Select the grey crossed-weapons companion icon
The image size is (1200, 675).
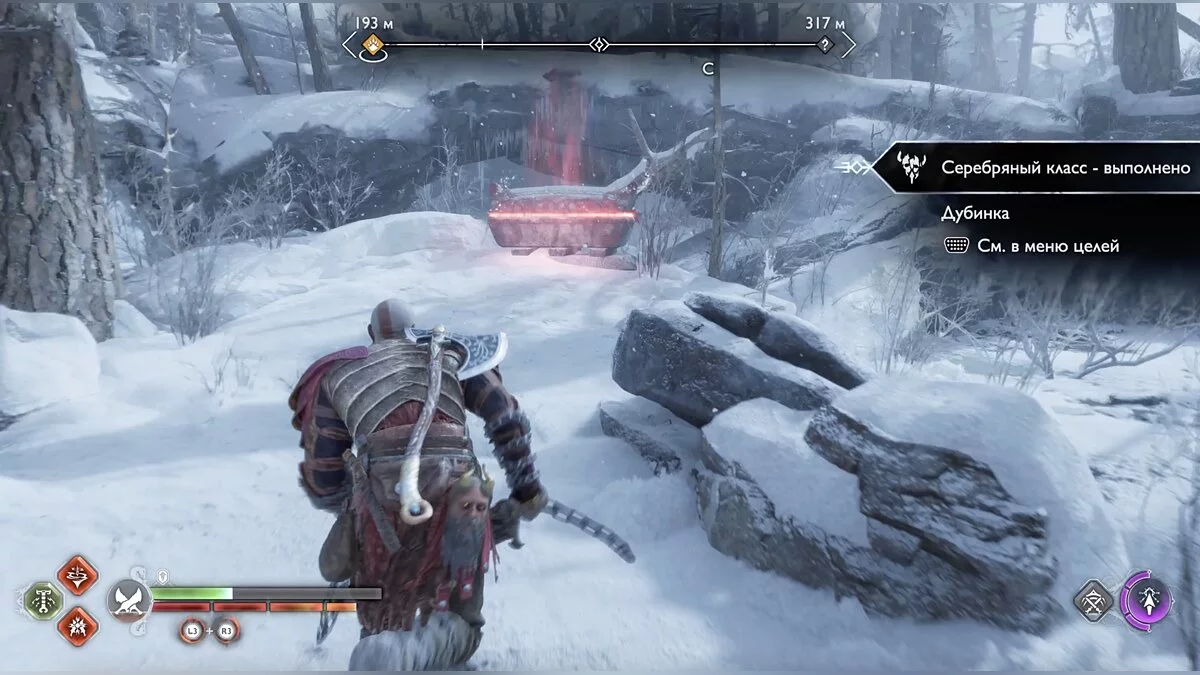click(1094, 600)
